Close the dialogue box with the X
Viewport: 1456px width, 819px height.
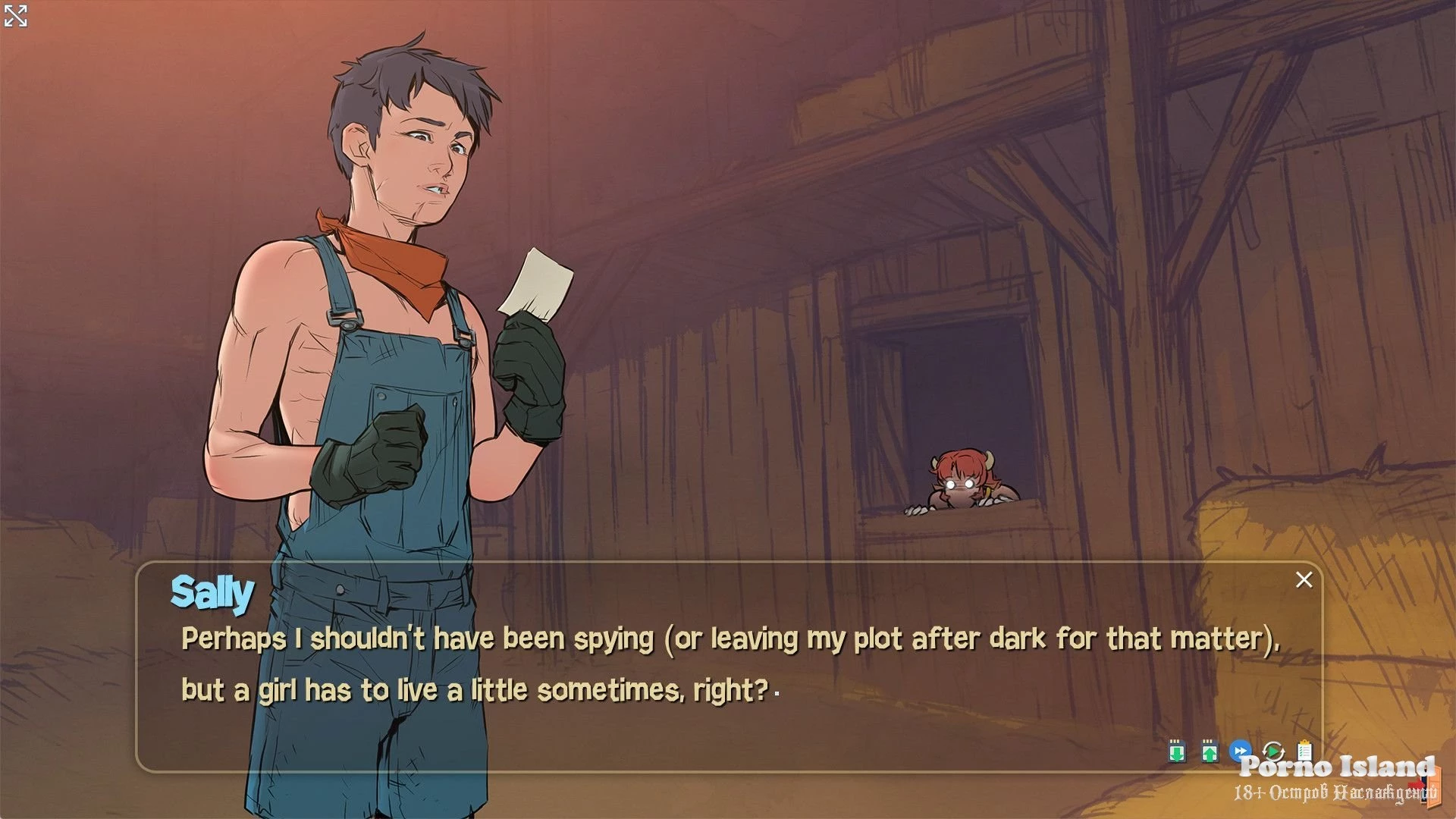(1304, 580)
